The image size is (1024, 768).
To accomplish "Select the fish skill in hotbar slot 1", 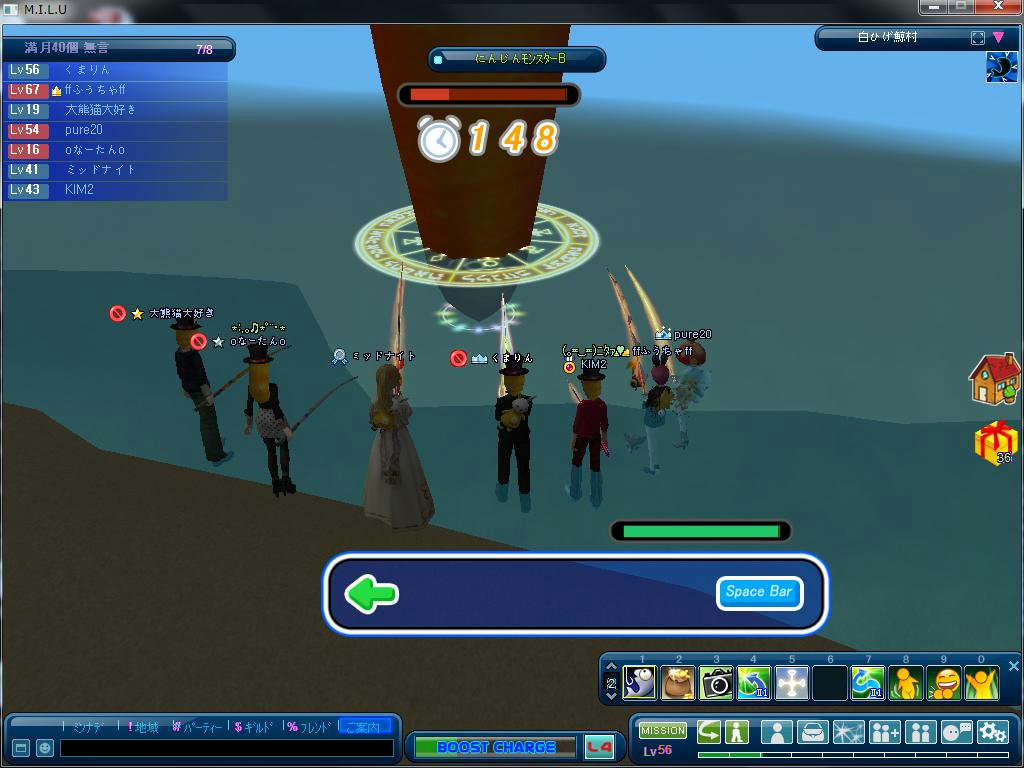I will coord(640,683).
